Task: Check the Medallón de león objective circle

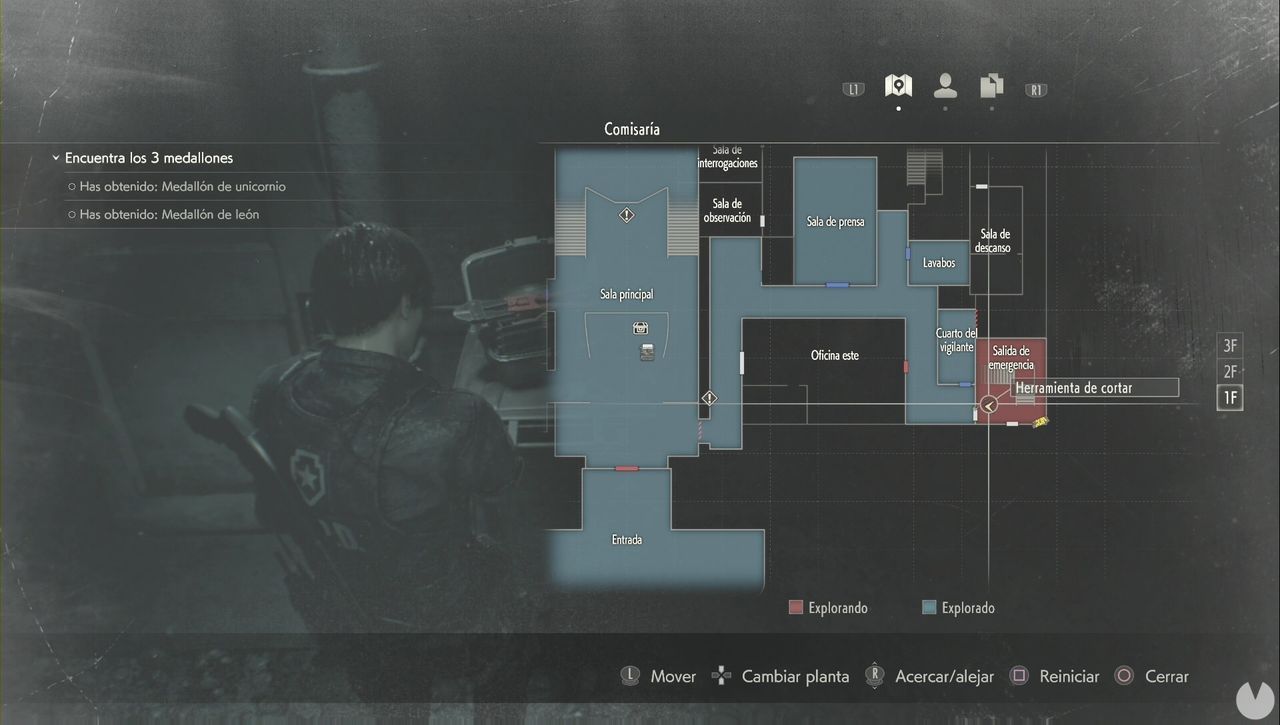Action: [x=71, y=213]
